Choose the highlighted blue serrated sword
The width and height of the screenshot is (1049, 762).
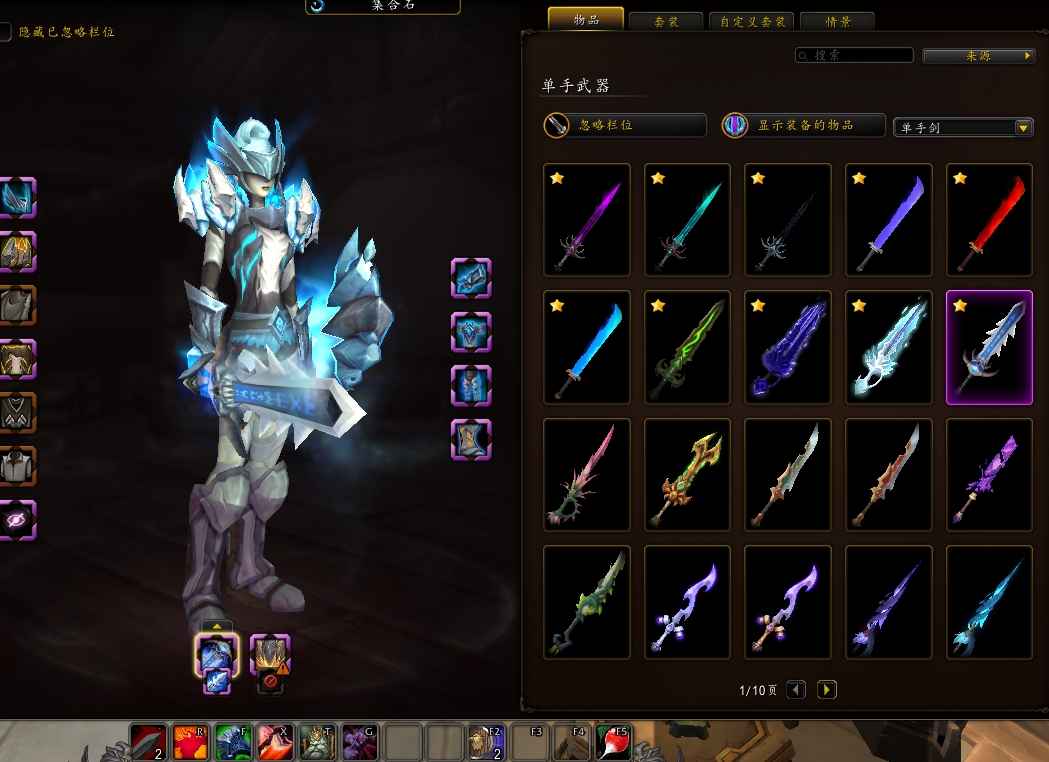(989, 347)
